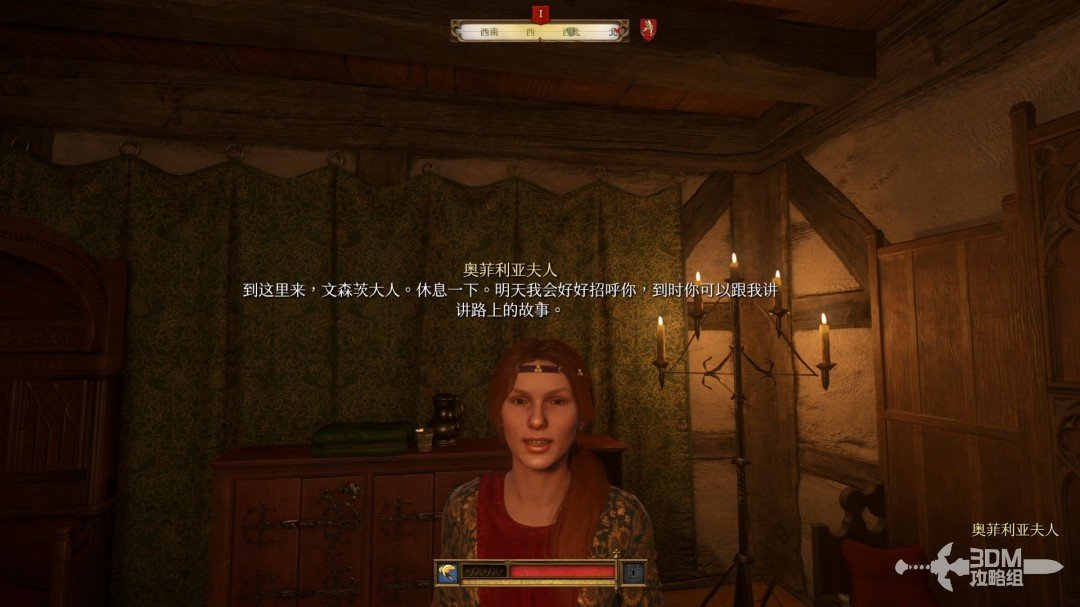
Task: Click the compass bar heading strip
Action: pyautogui.click(x=540, y=32)
